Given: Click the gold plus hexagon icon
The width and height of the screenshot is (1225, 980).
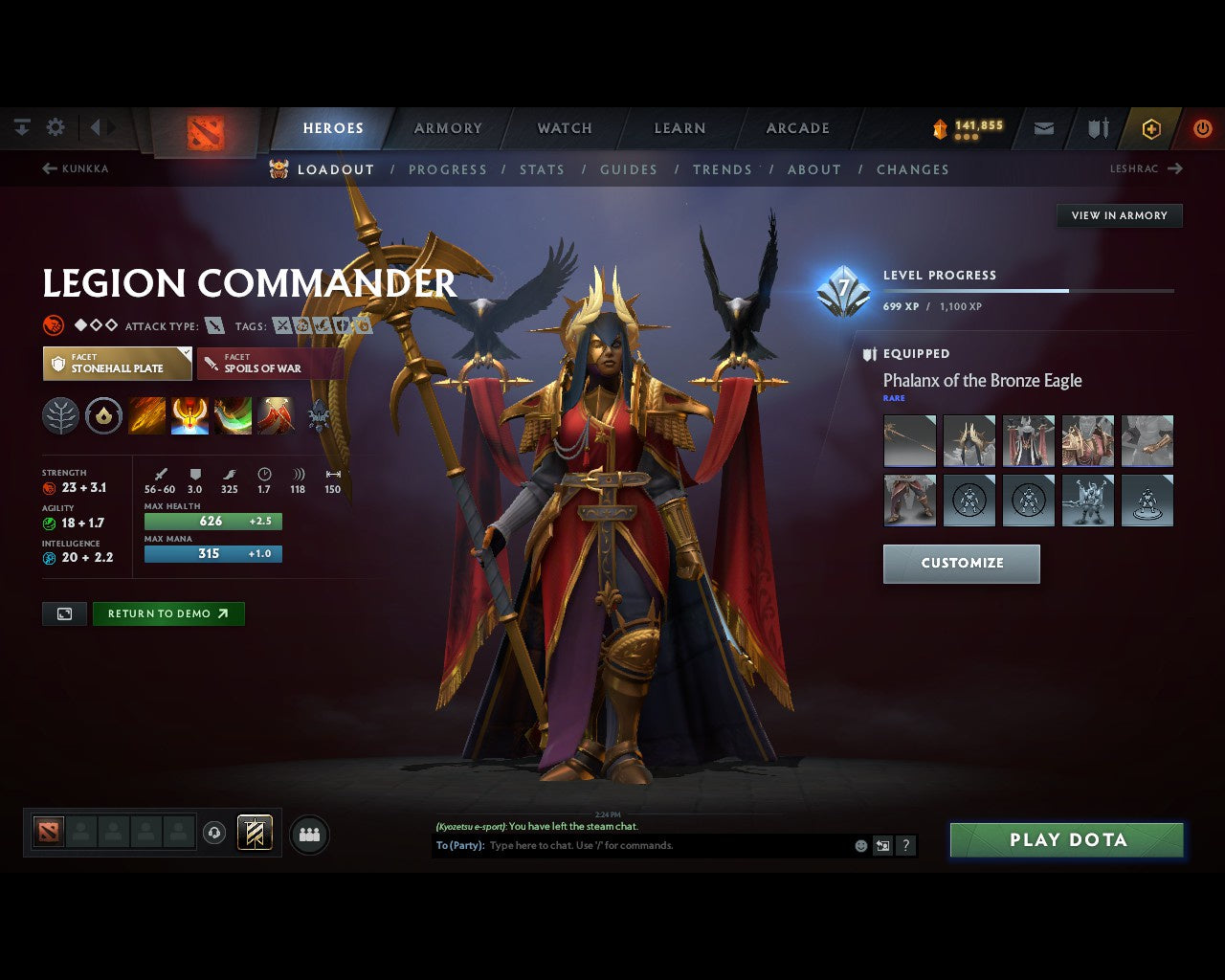Looking at the screenshot, I should (x=1151, y=127).
